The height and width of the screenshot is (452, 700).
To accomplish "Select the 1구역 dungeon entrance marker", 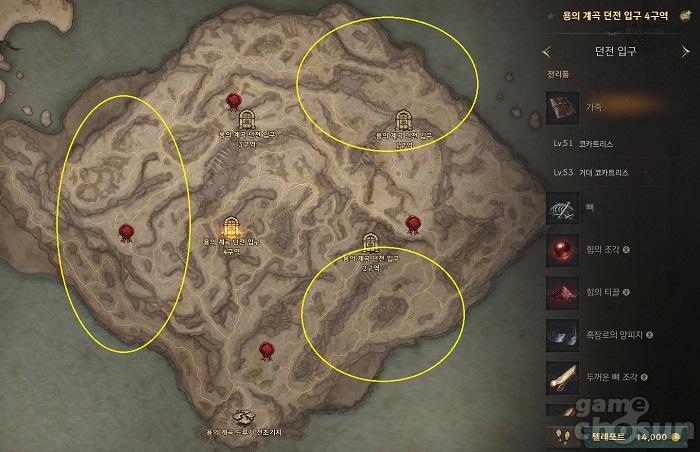I will point(403,121).
